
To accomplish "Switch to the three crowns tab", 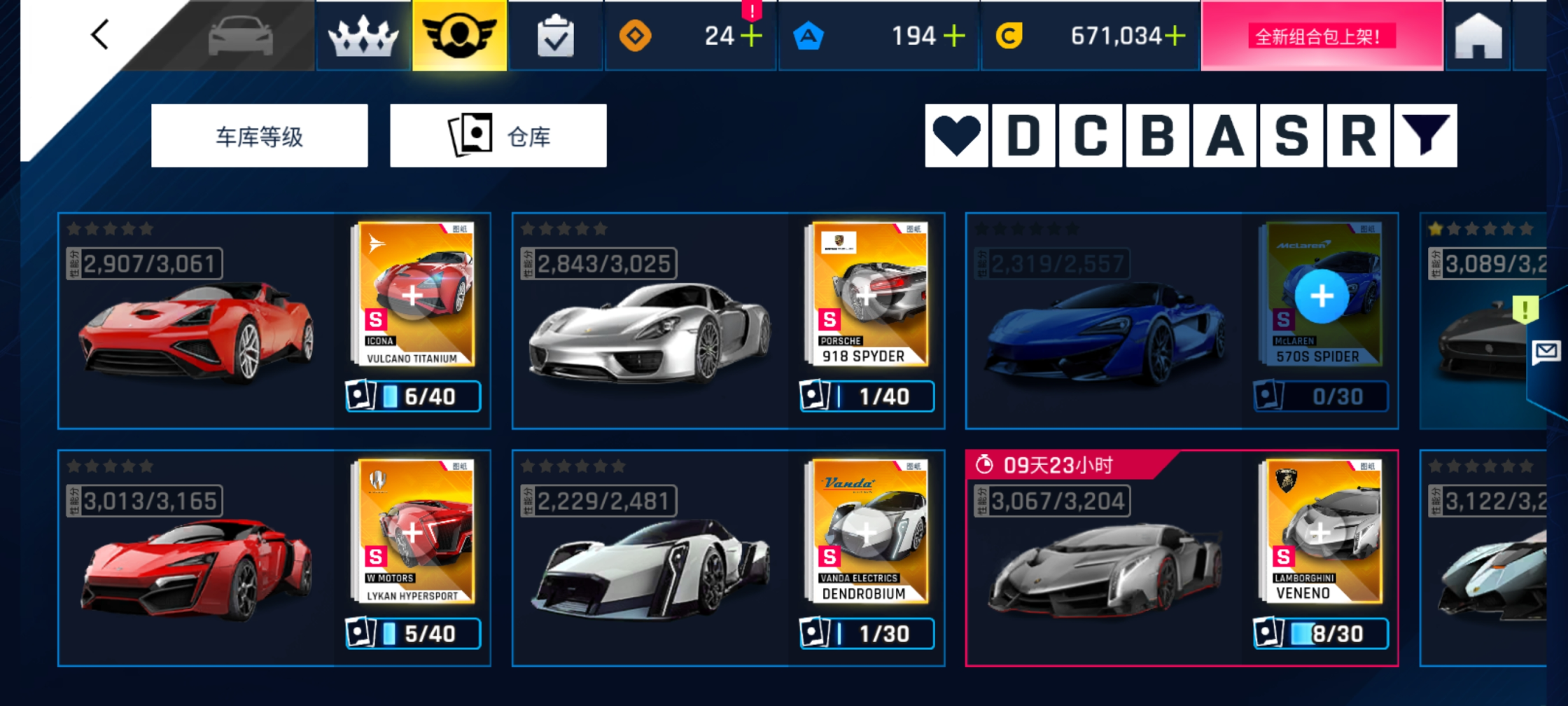I will [x=363, y=36].
